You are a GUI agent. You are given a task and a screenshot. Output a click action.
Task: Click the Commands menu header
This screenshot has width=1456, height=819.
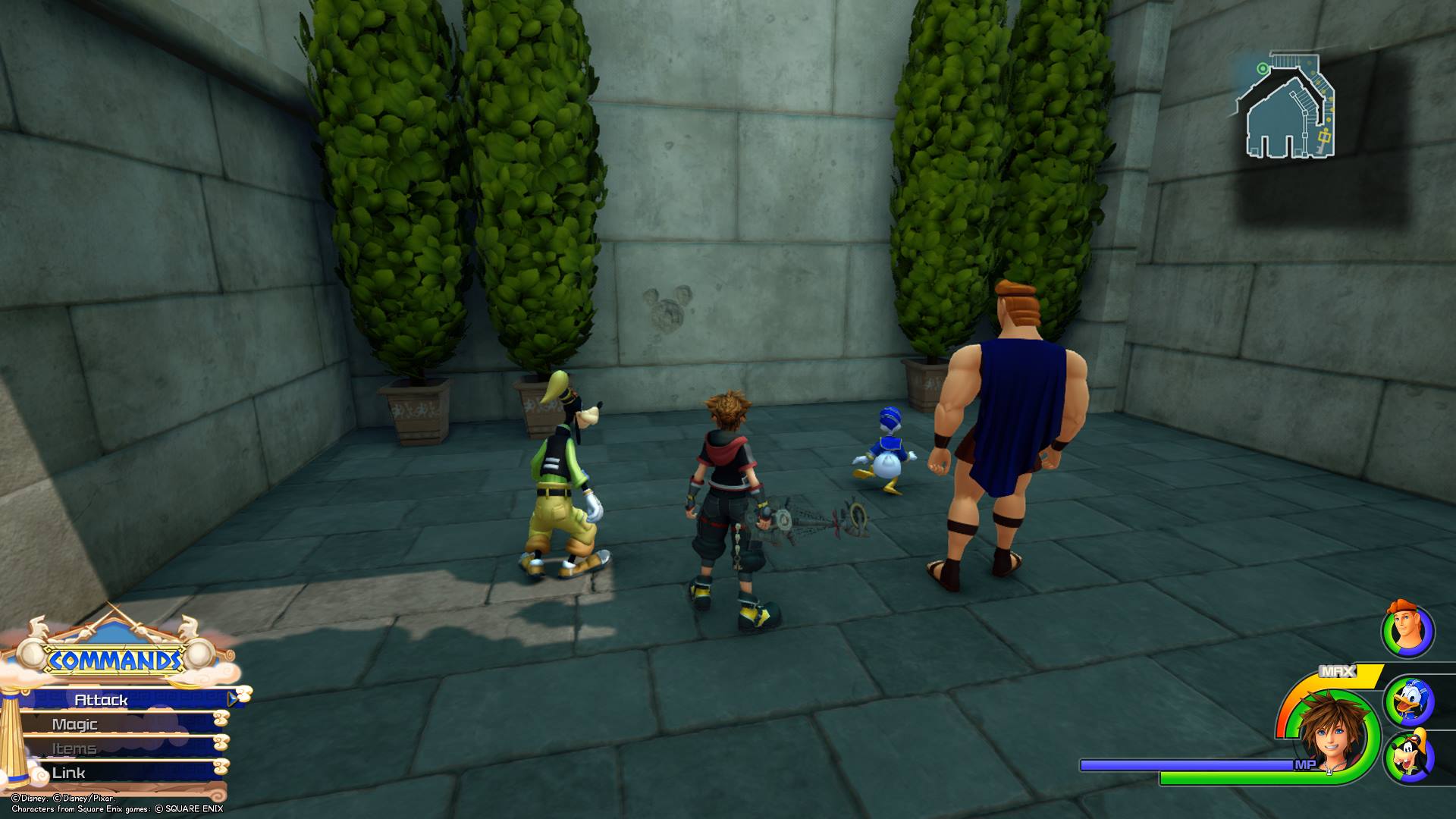click(115, 661)
